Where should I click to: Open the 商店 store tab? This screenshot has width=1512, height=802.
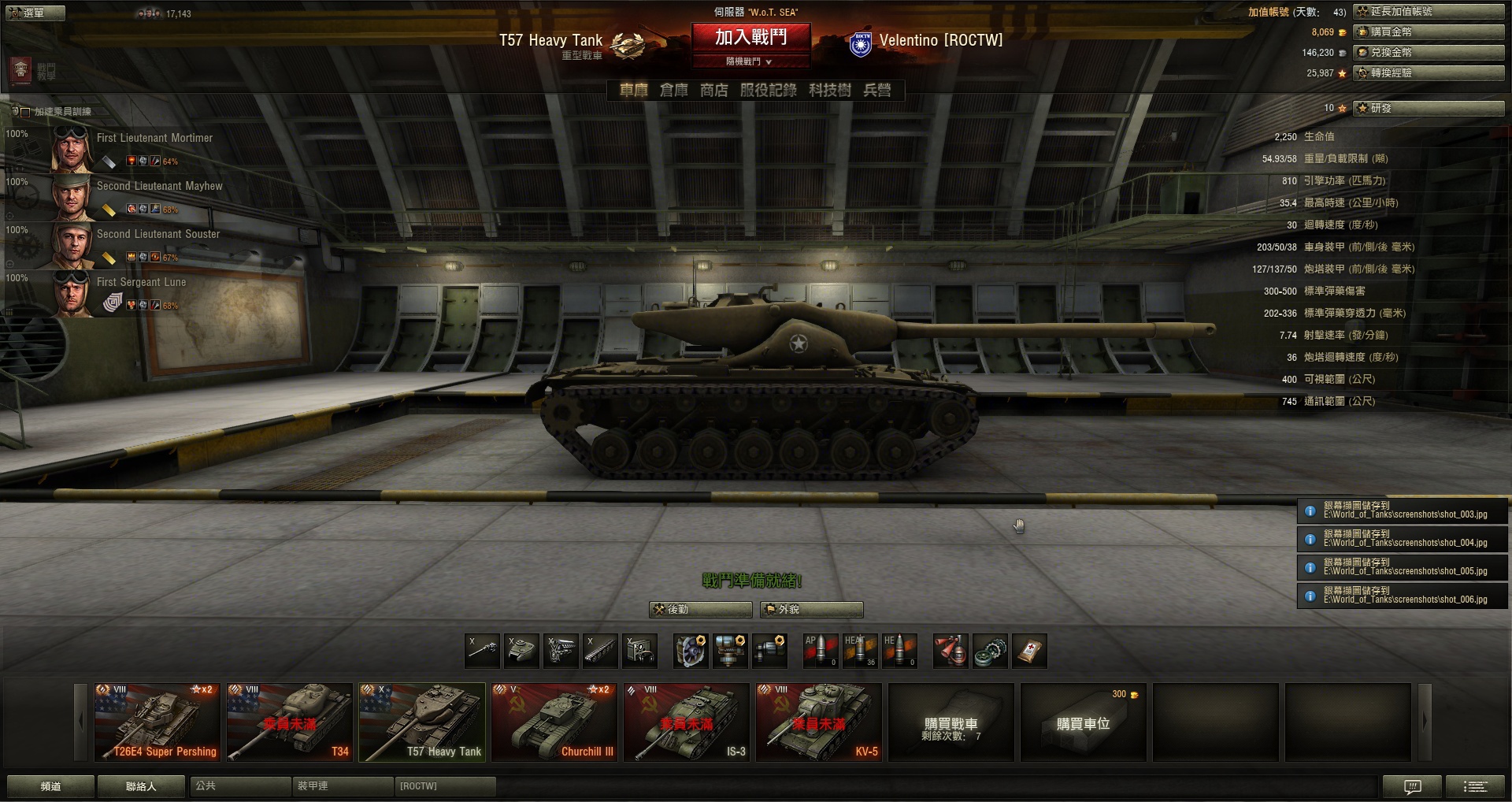(714, 91)
